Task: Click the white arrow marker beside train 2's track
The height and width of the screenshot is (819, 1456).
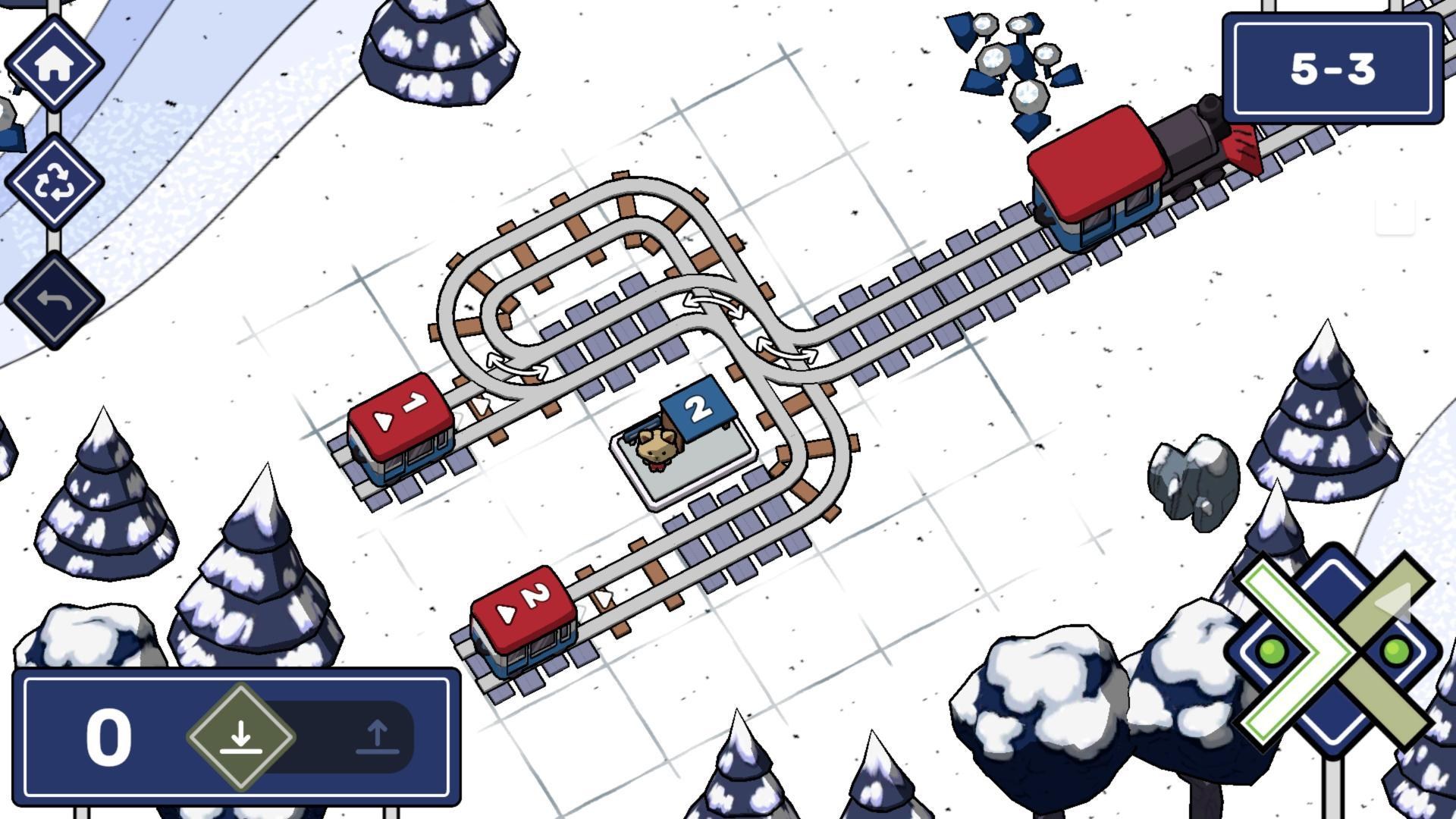Action: coord(603,599)
